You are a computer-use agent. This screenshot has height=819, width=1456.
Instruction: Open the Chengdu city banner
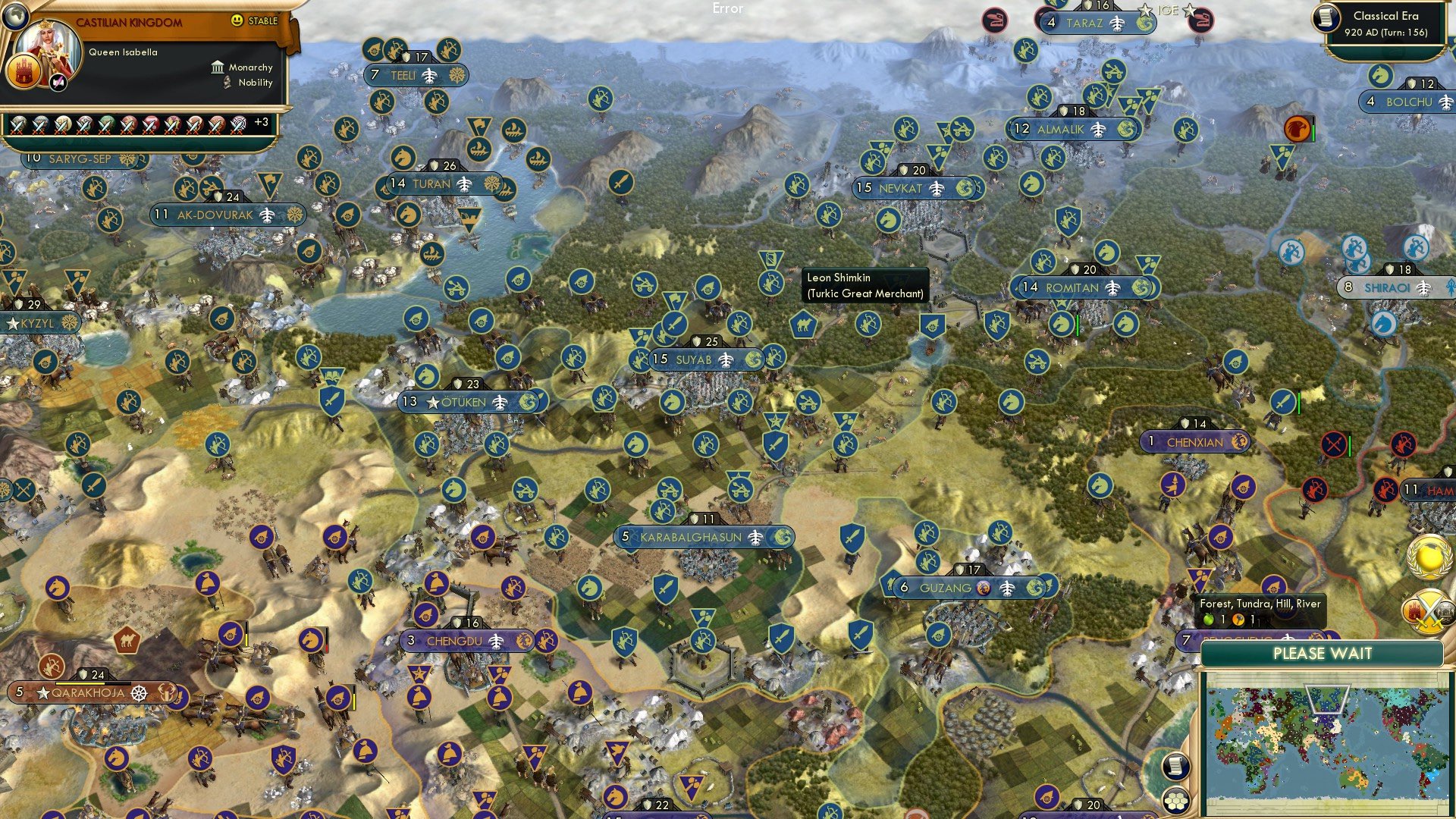pyautogui.click(x=456, y=641)
